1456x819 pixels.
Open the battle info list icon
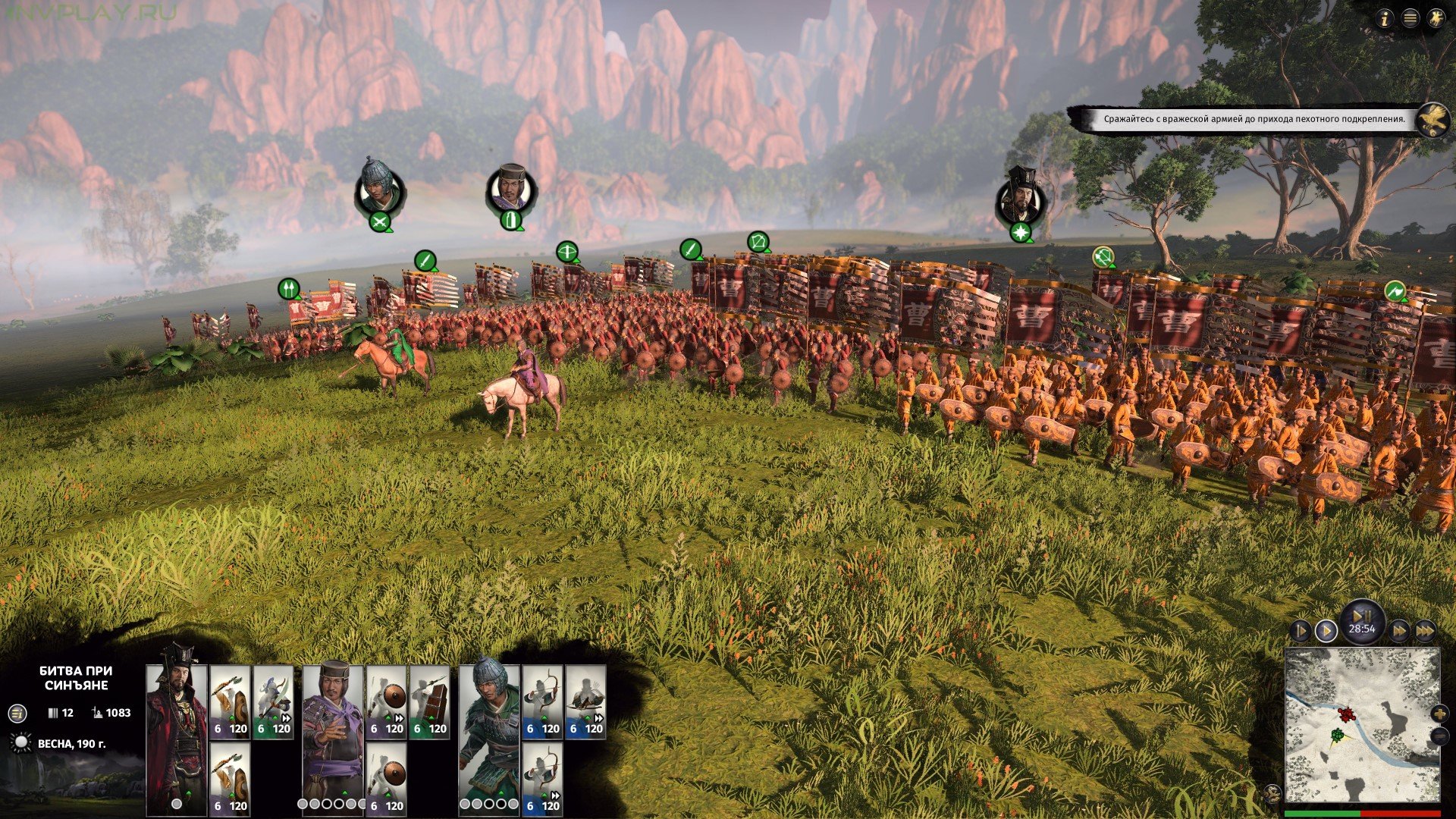17,713
